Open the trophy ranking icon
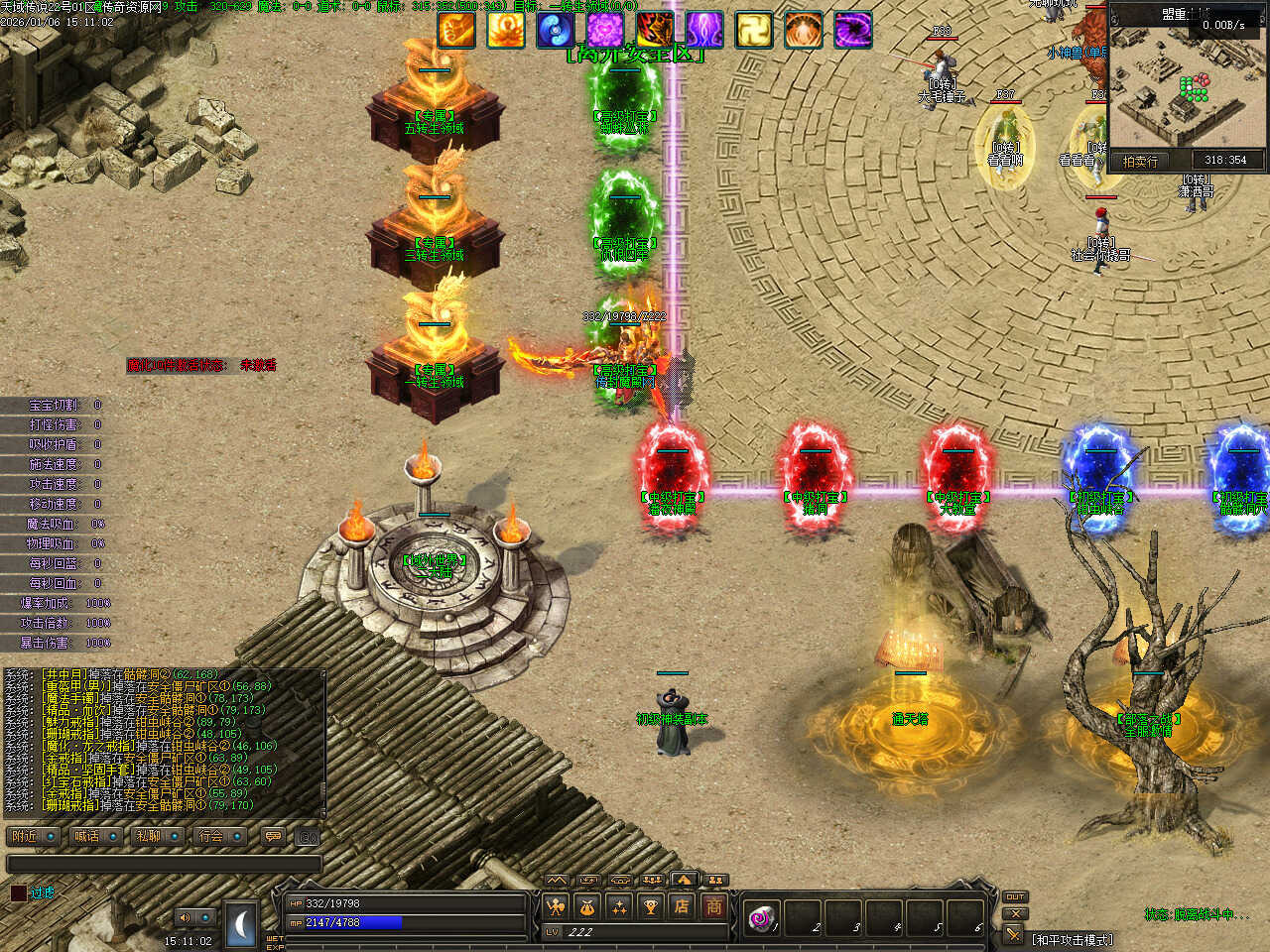Viewport: 1270px width, 952px height. pos(651,905)
